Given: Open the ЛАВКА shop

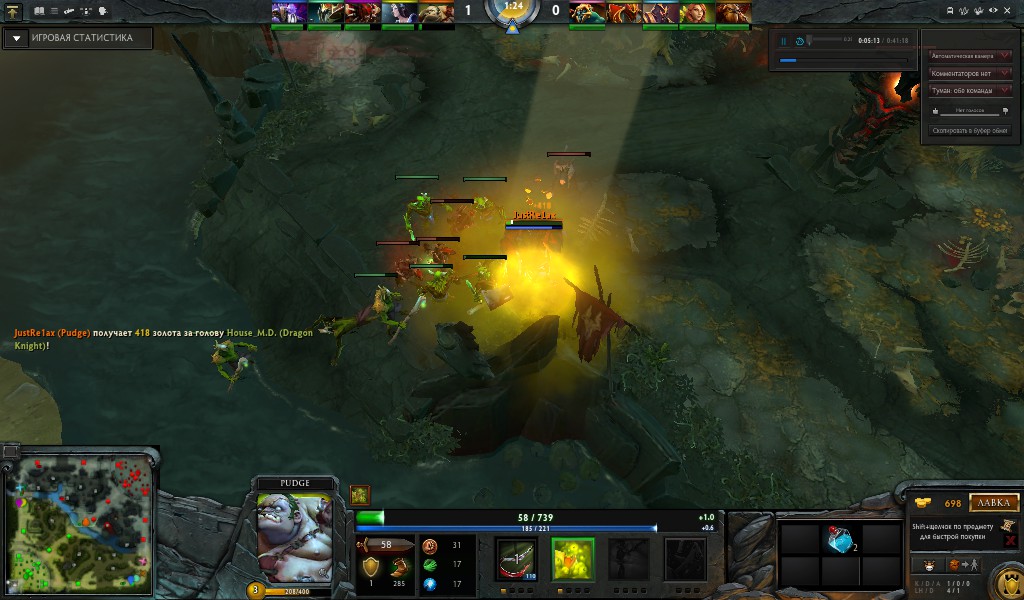Looking at the screenshot, I should tap(992, 503).
